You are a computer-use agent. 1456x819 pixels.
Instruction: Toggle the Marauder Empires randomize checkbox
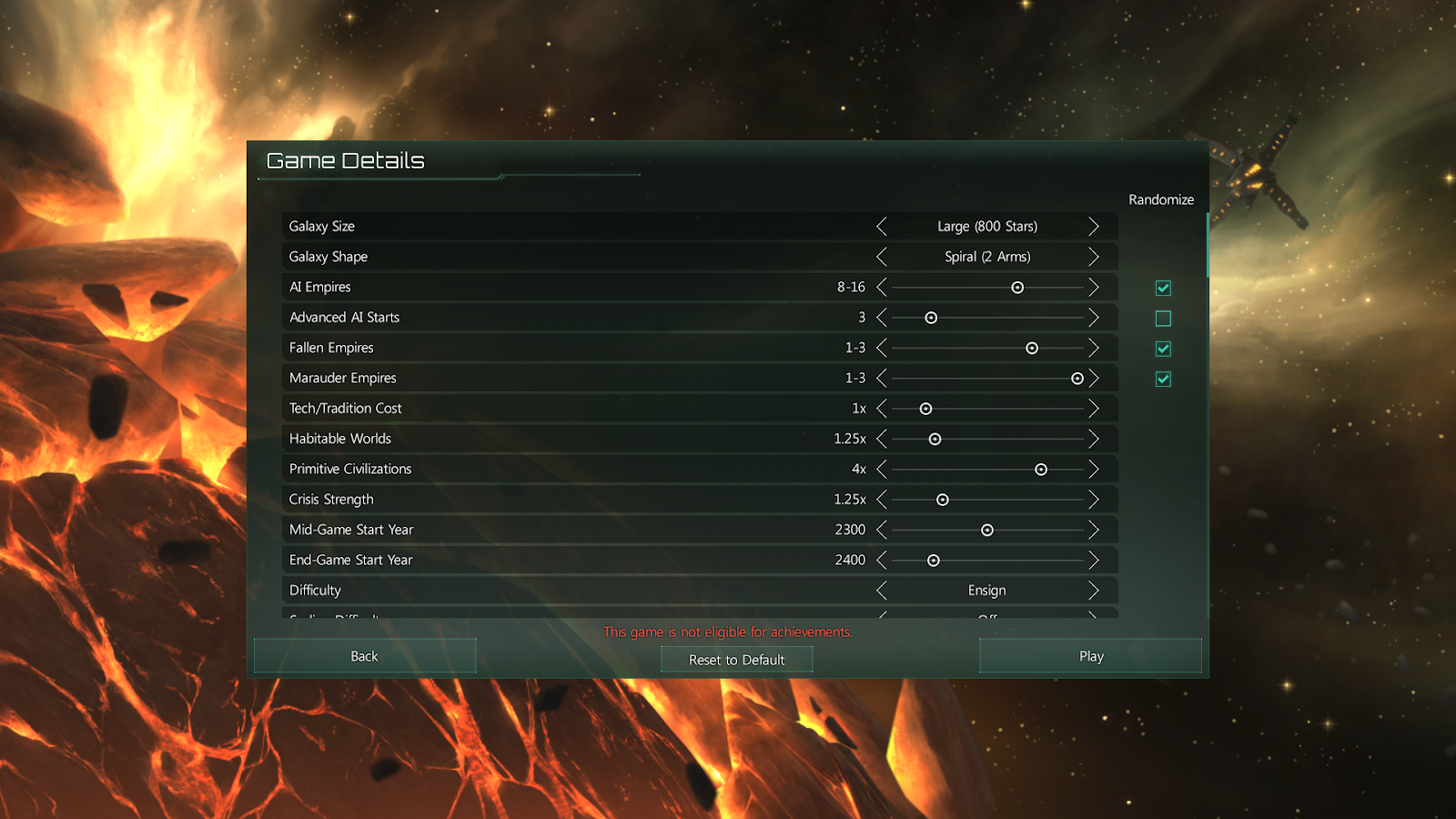point(1163,379)
